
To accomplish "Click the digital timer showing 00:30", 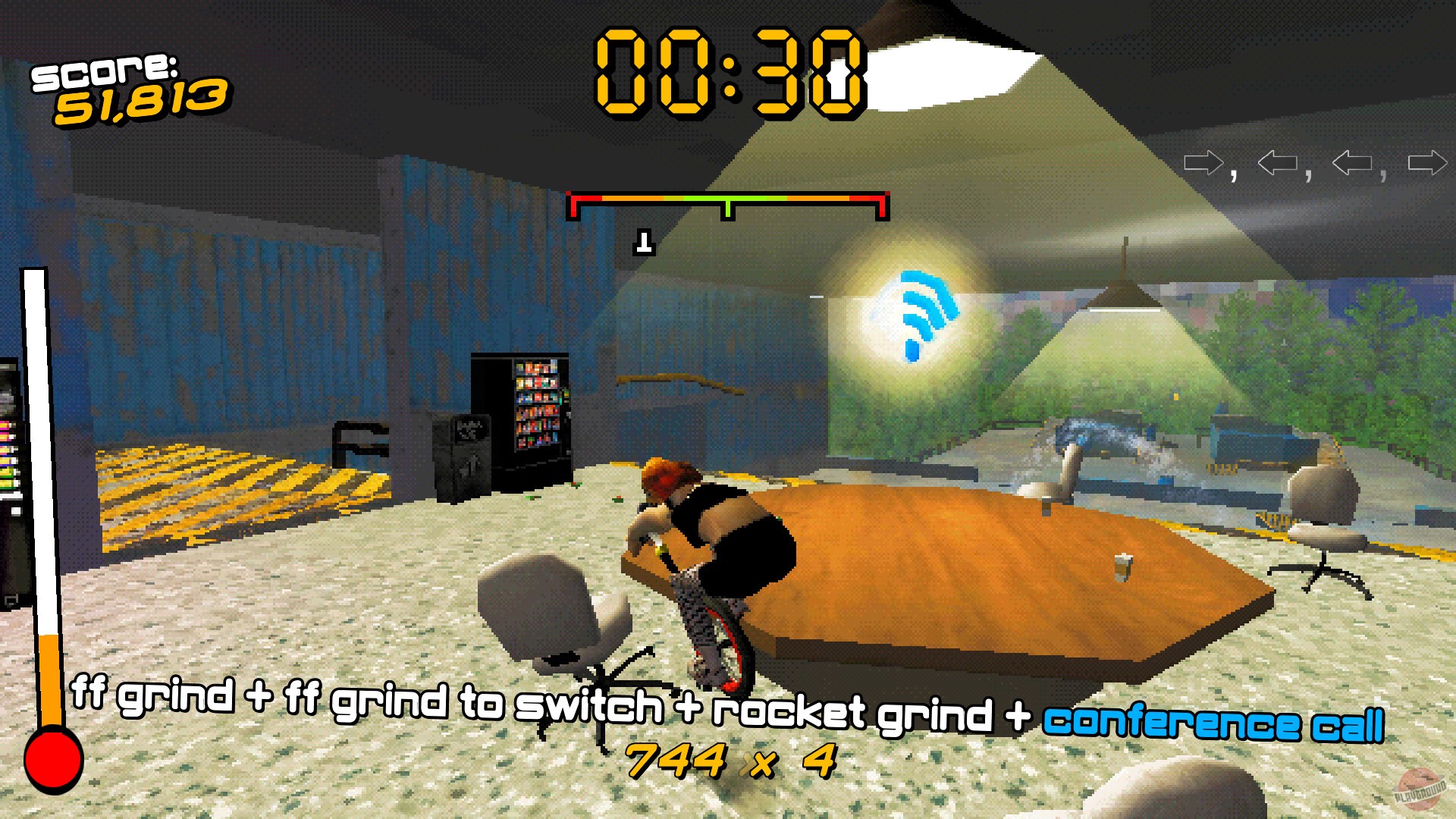I will 730,72.
